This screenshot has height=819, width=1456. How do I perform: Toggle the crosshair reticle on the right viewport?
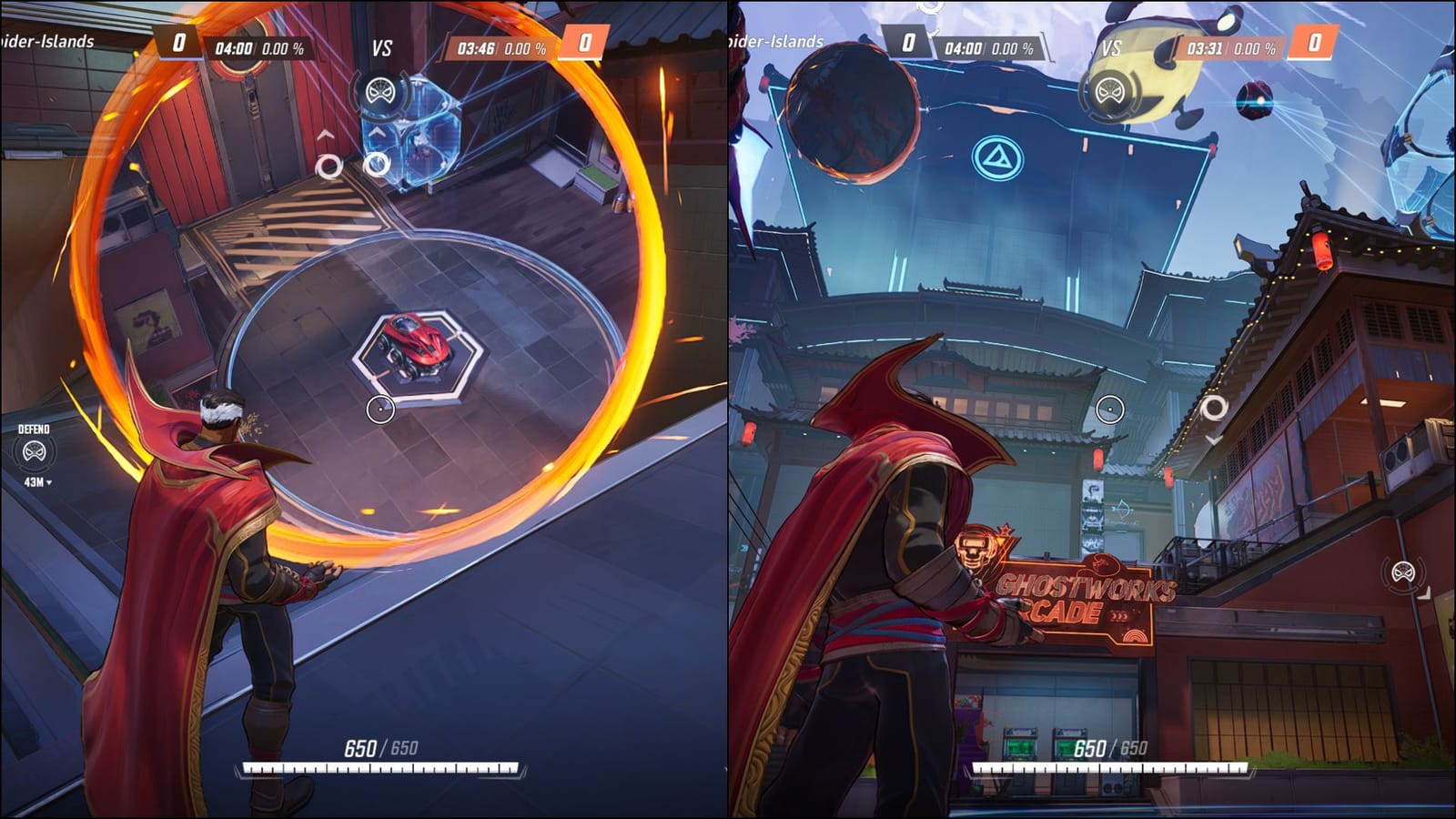pyautogui.click(x=1112, y=409)
